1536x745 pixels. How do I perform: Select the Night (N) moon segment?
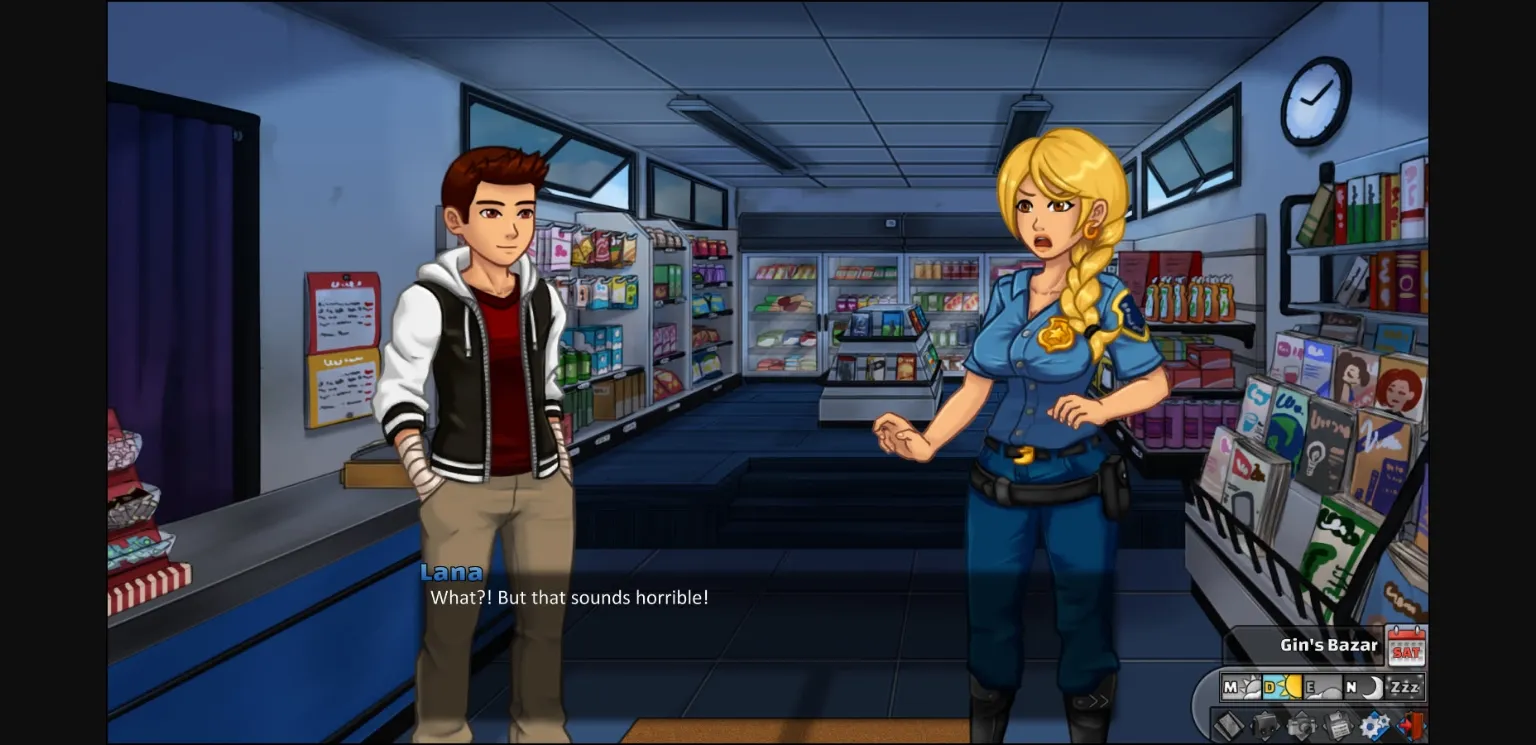(x=1366, y=687)
